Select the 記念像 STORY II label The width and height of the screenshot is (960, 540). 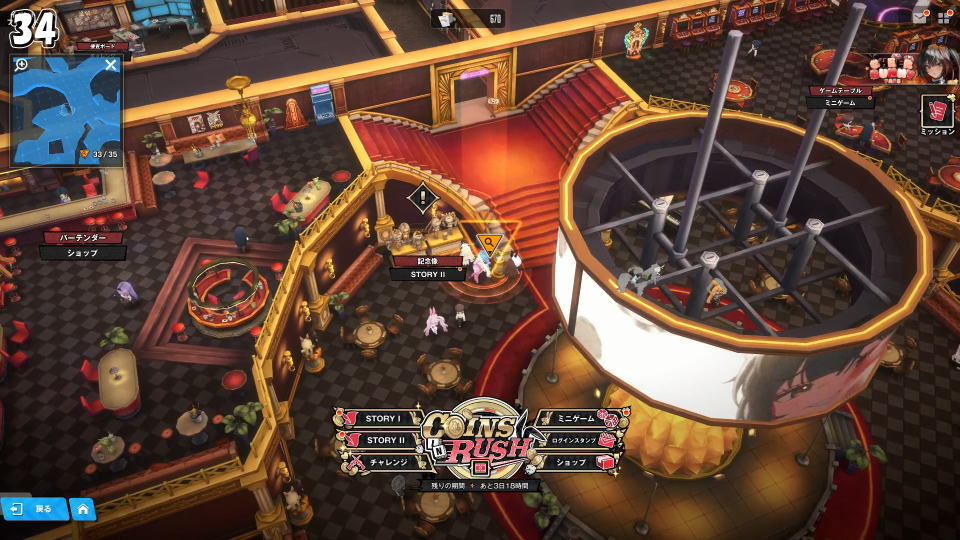[427, 267]
